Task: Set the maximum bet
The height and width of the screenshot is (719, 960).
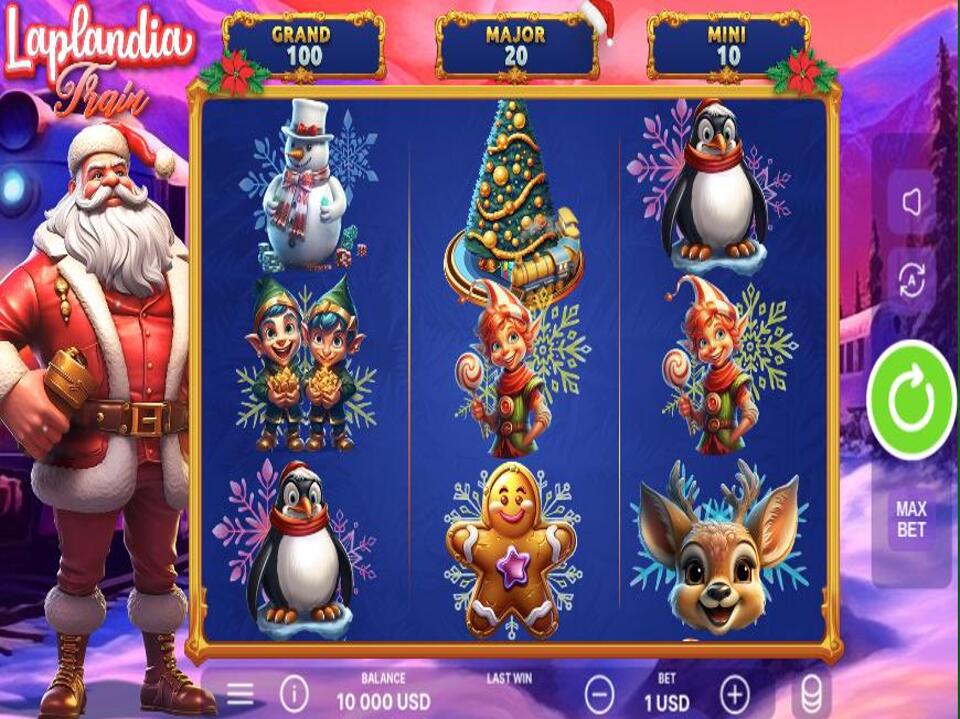Action: point(911,520)
